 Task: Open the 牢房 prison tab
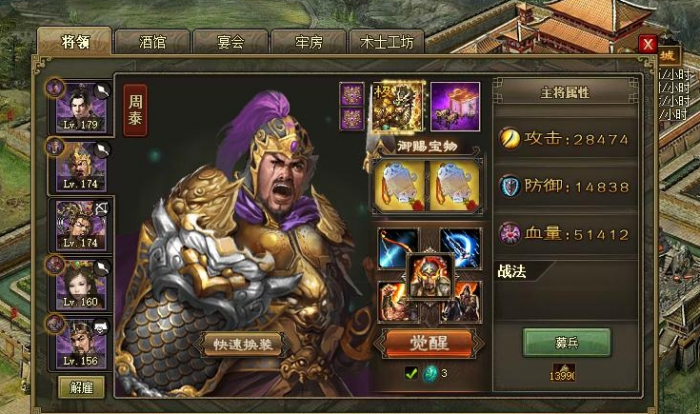point(309,42)
